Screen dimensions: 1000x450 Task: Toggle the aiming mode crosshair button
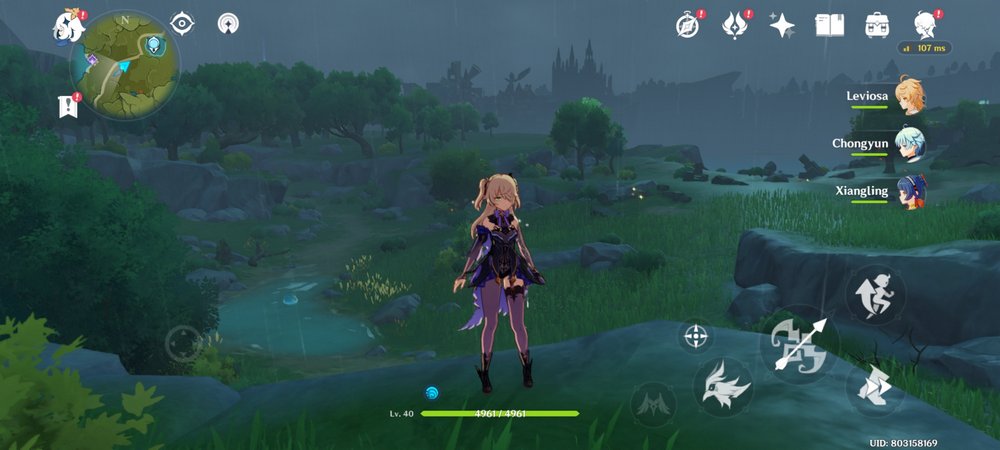click(x=696, y=335)
